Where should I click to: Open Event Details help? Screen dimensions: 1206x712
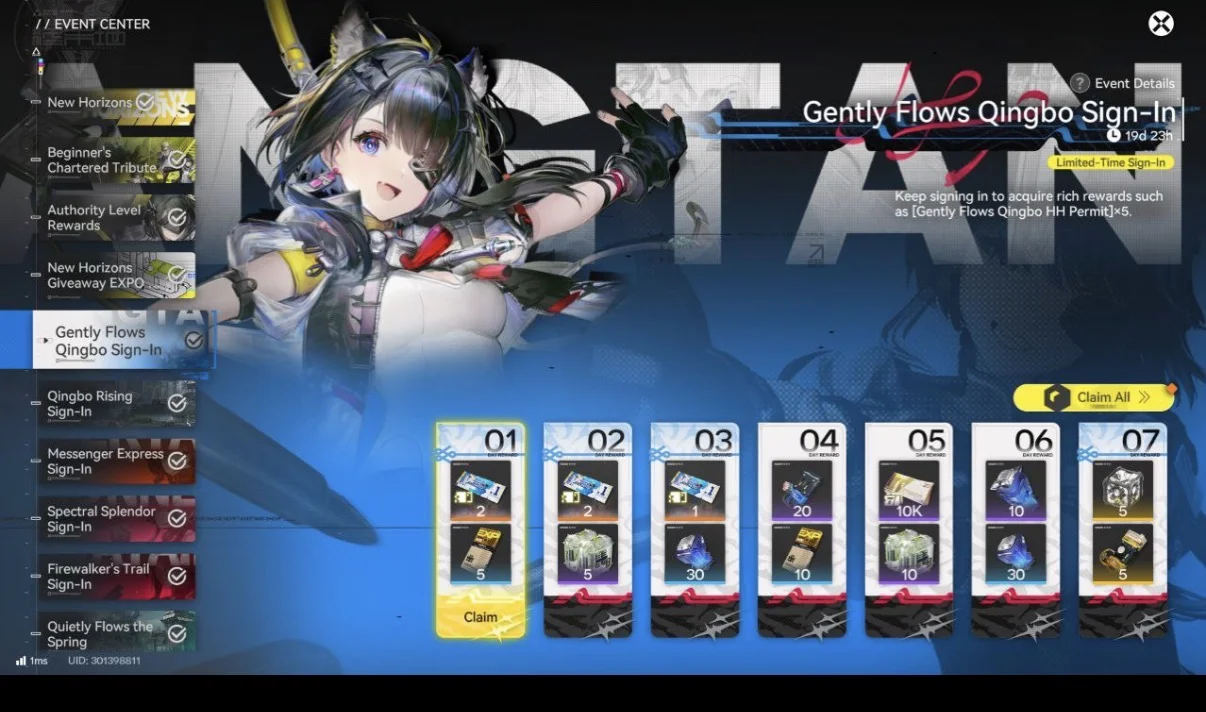pos(1123,83)
